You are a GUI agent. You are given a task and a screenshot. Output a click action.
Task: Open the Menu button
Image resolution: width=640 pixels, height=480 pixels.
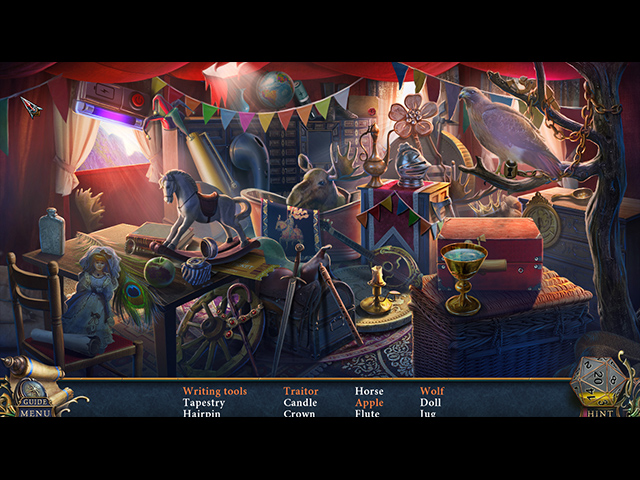[x=34, y=411]
